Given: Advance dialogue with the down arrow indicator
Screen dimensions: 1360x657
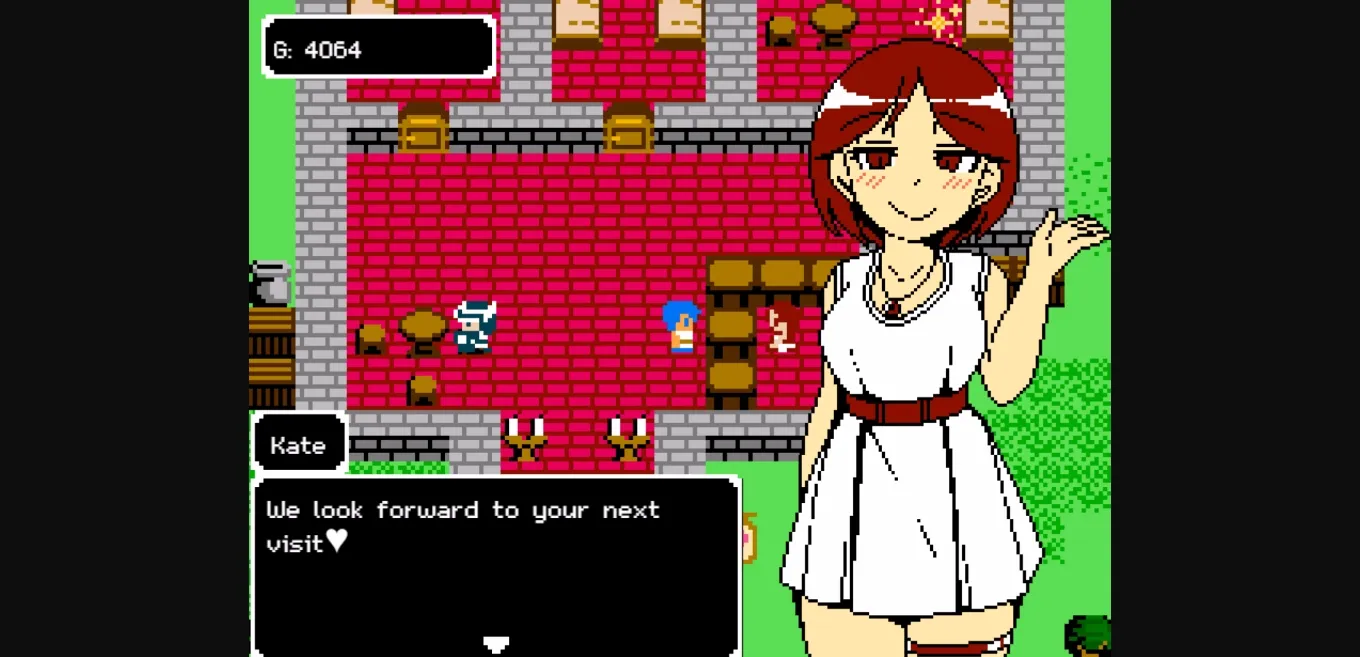Looking at the screenshot, I should click(496, 643).
